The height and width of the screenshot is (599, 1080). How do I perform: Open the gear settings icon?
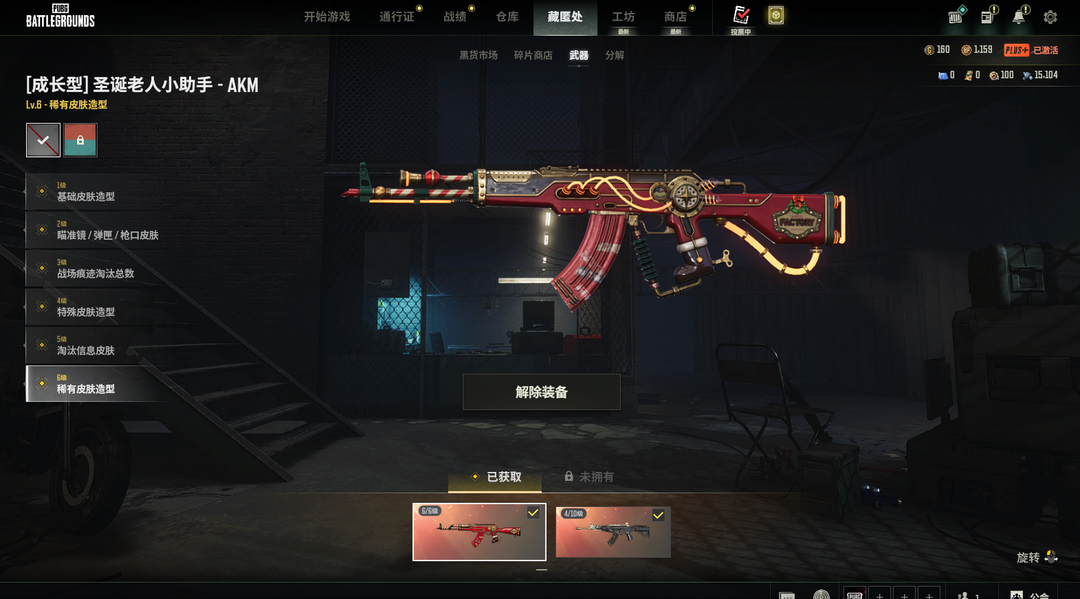(1050, 17)
